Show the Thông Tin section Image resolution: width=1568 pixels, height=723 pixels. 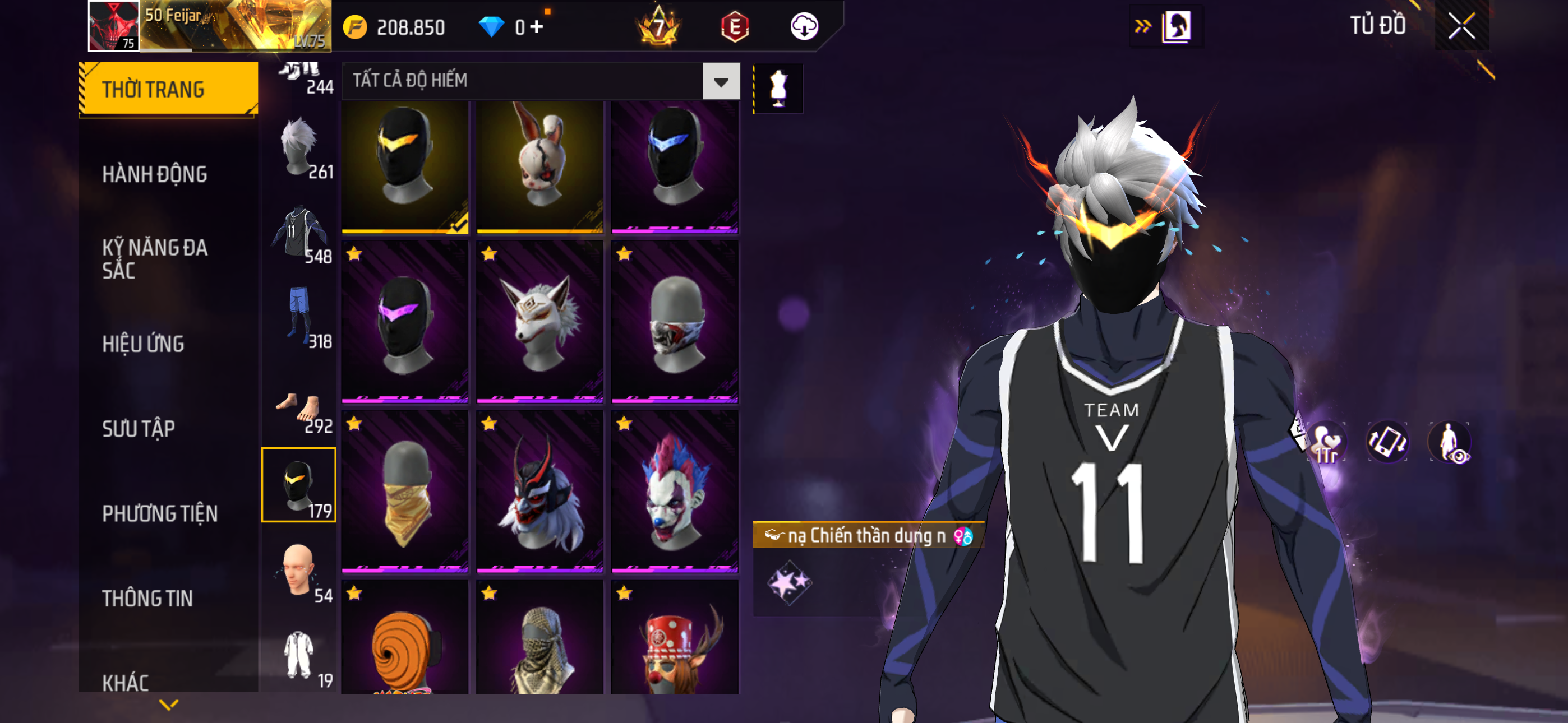[x=147, y=598]
